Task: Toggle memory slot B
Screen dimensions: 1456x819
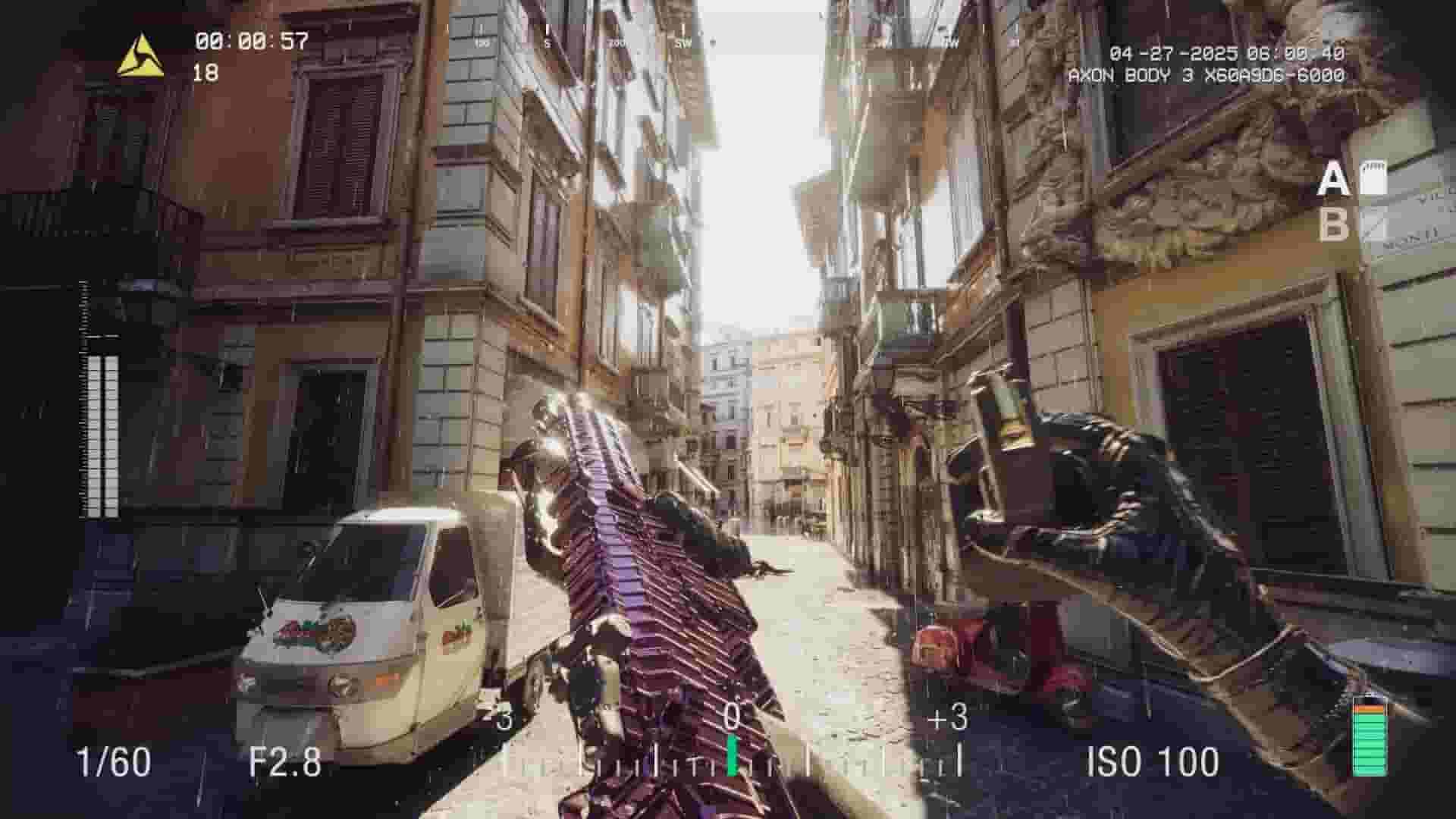Action: (1336, 224)
